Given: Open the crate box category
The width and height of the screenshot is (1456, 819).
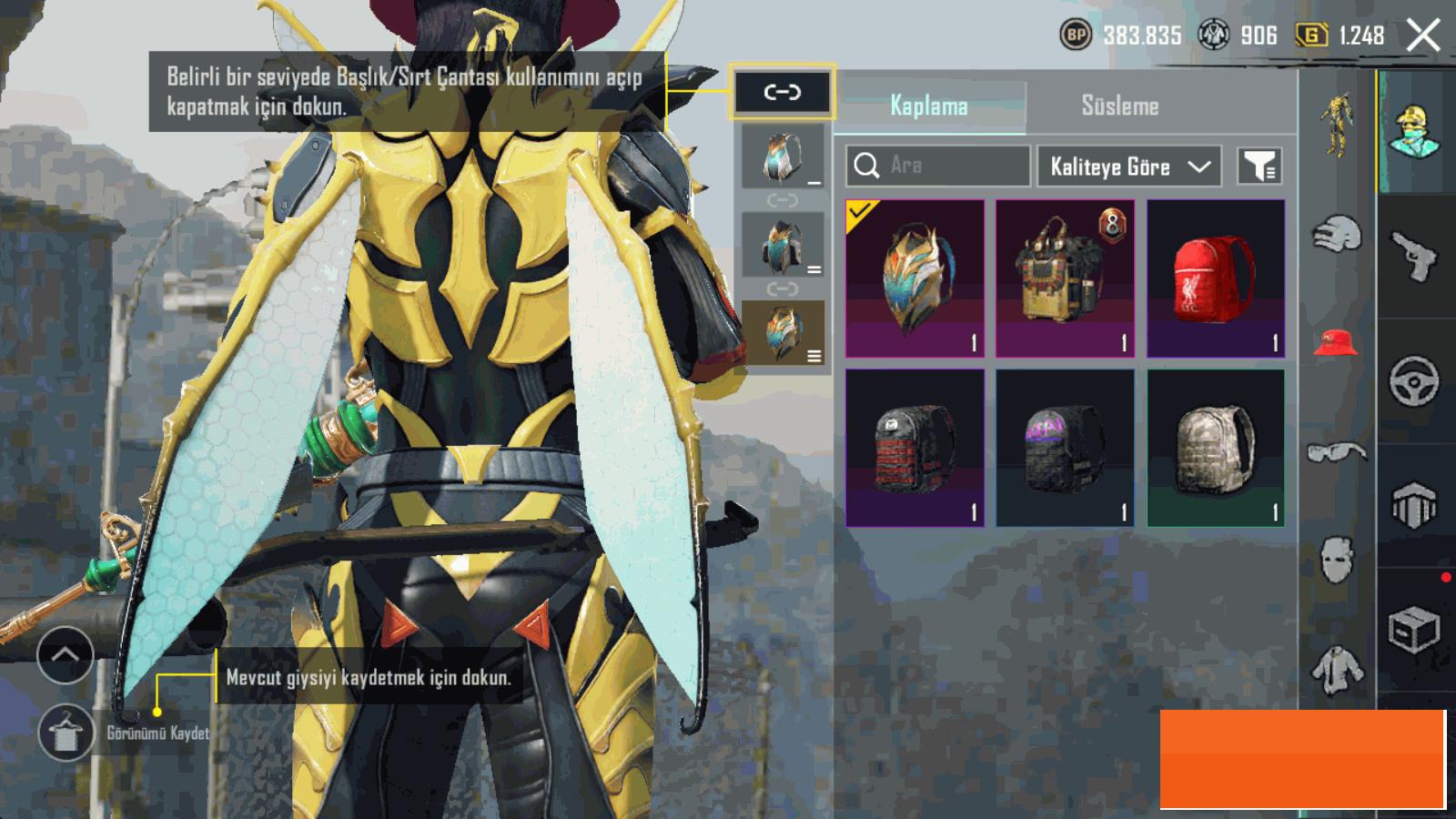Looking at the screenshot, I should pyautogui.click(x=1414, y=630).
